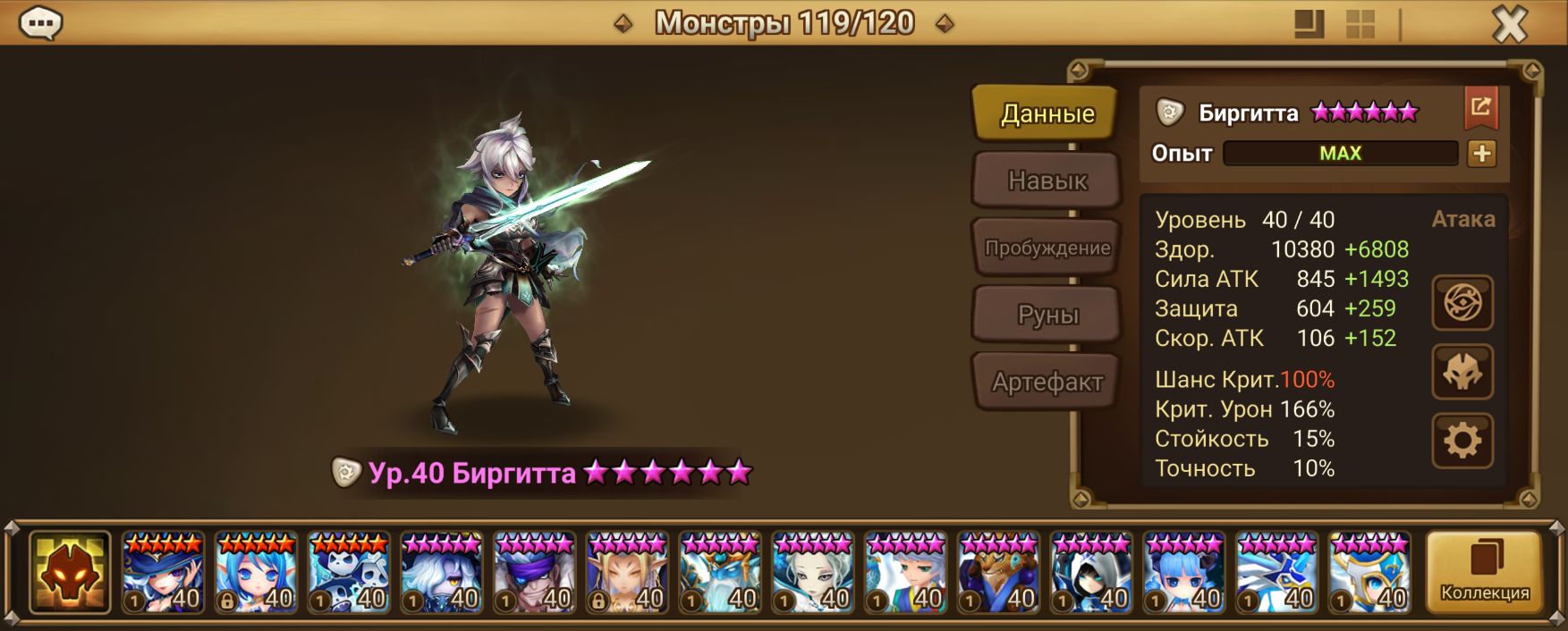Pick the blonde elf monster with lock
Screen dimensions: 1568x631
pos(628,572)
